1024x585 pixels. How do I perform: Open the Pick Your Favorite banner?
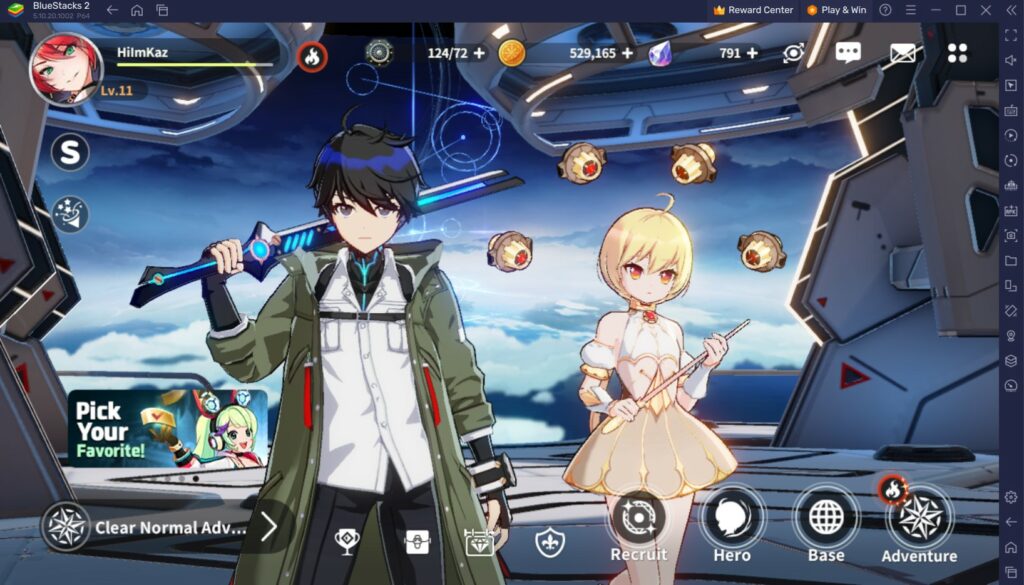167,428
